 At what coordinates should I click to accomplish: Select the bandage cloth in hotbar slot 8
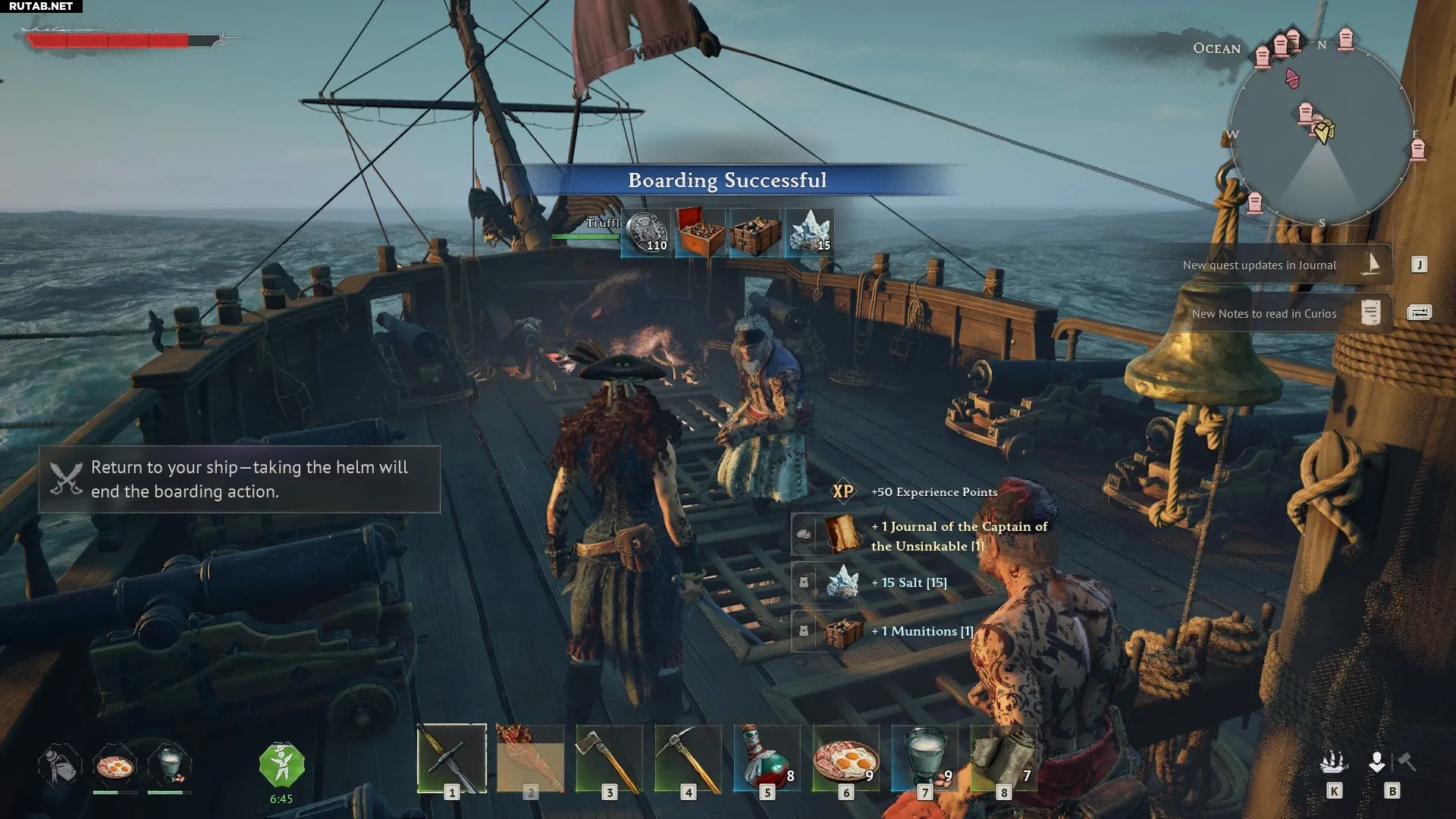pos(1003,758)
